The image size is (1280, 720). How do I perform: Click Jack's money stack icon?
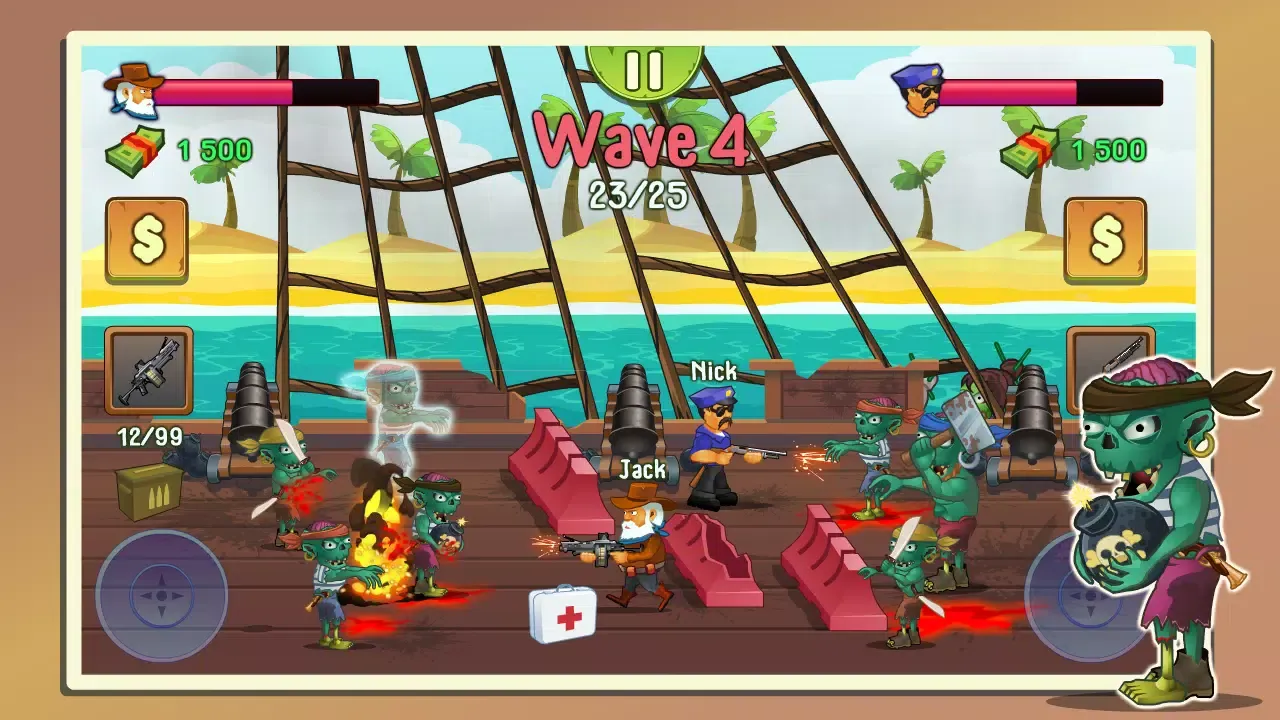tap(135, 150)
